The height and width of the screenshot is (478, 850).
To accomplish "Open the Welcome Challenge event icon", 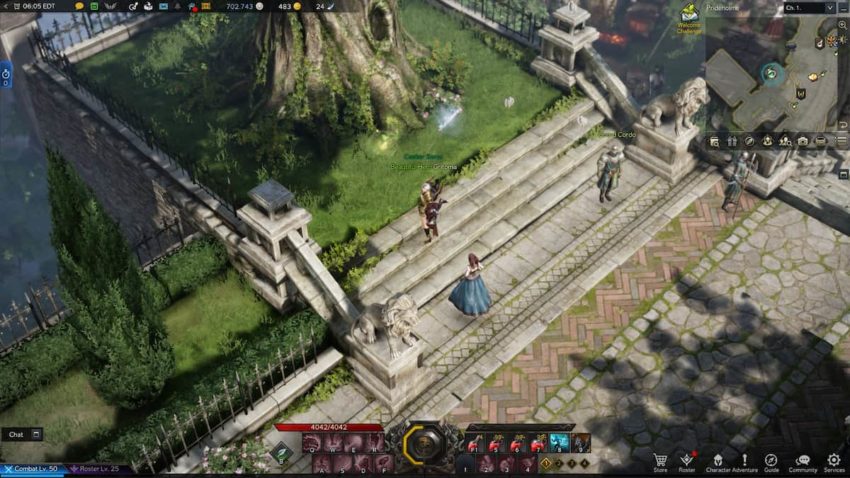I will pos(688,17).
